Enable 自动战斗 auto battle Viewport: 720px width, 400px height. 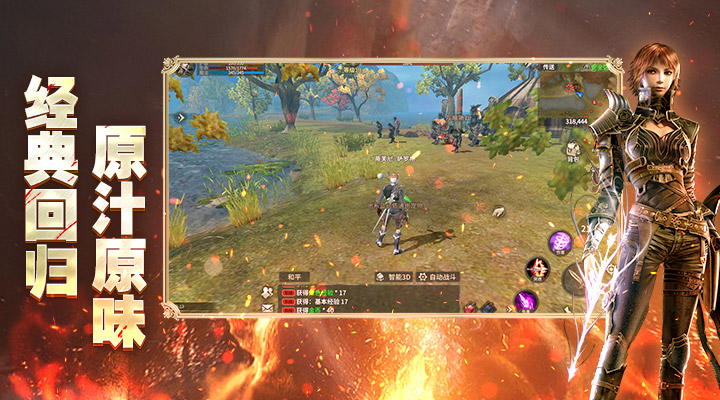point(437,276)
